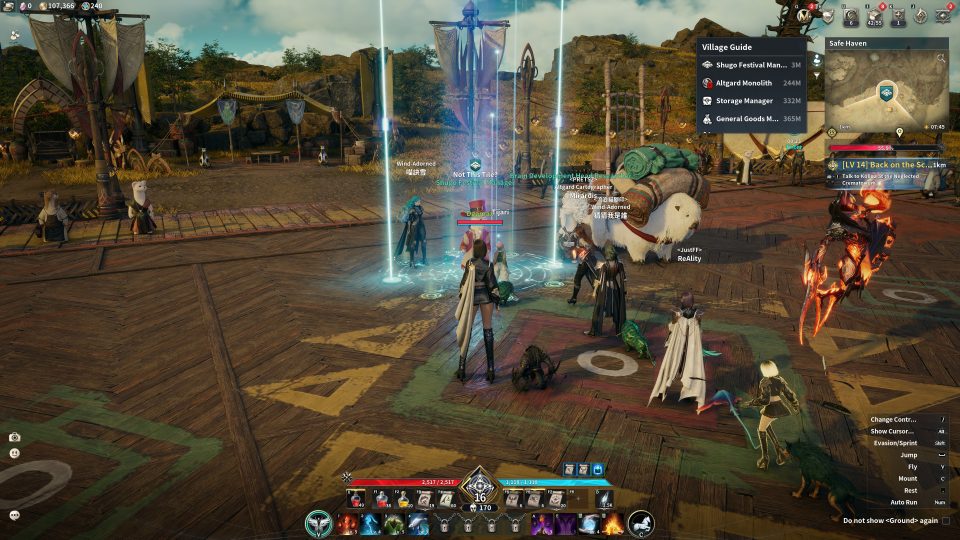Use the yellow potion in the quickbar
960x540 pixels.
(405, 498)
